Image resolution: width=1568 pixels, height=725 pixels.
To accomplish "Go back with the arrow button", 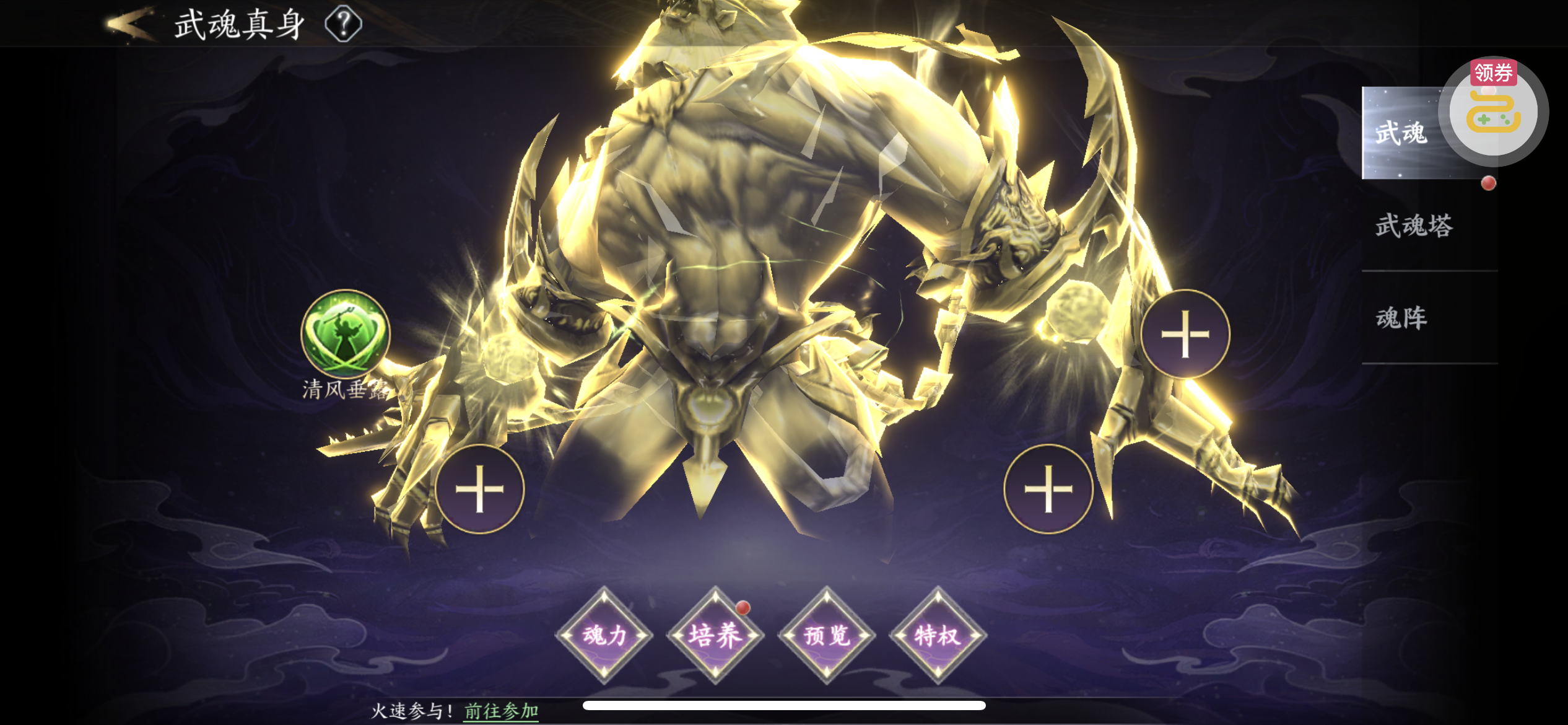I will [129, 25].
